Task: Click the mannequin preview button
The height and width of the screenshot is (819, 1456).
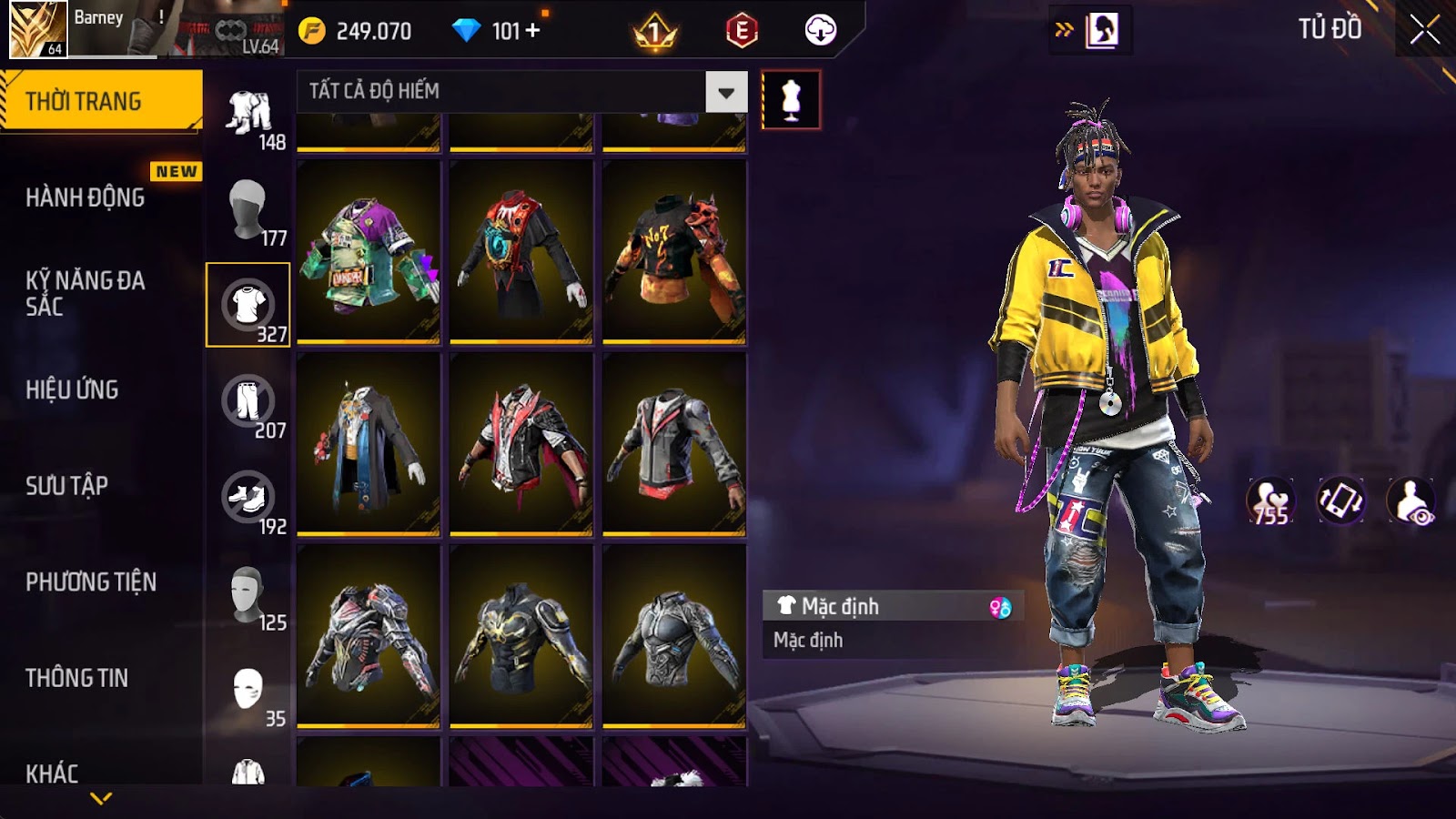Action: 791,100
